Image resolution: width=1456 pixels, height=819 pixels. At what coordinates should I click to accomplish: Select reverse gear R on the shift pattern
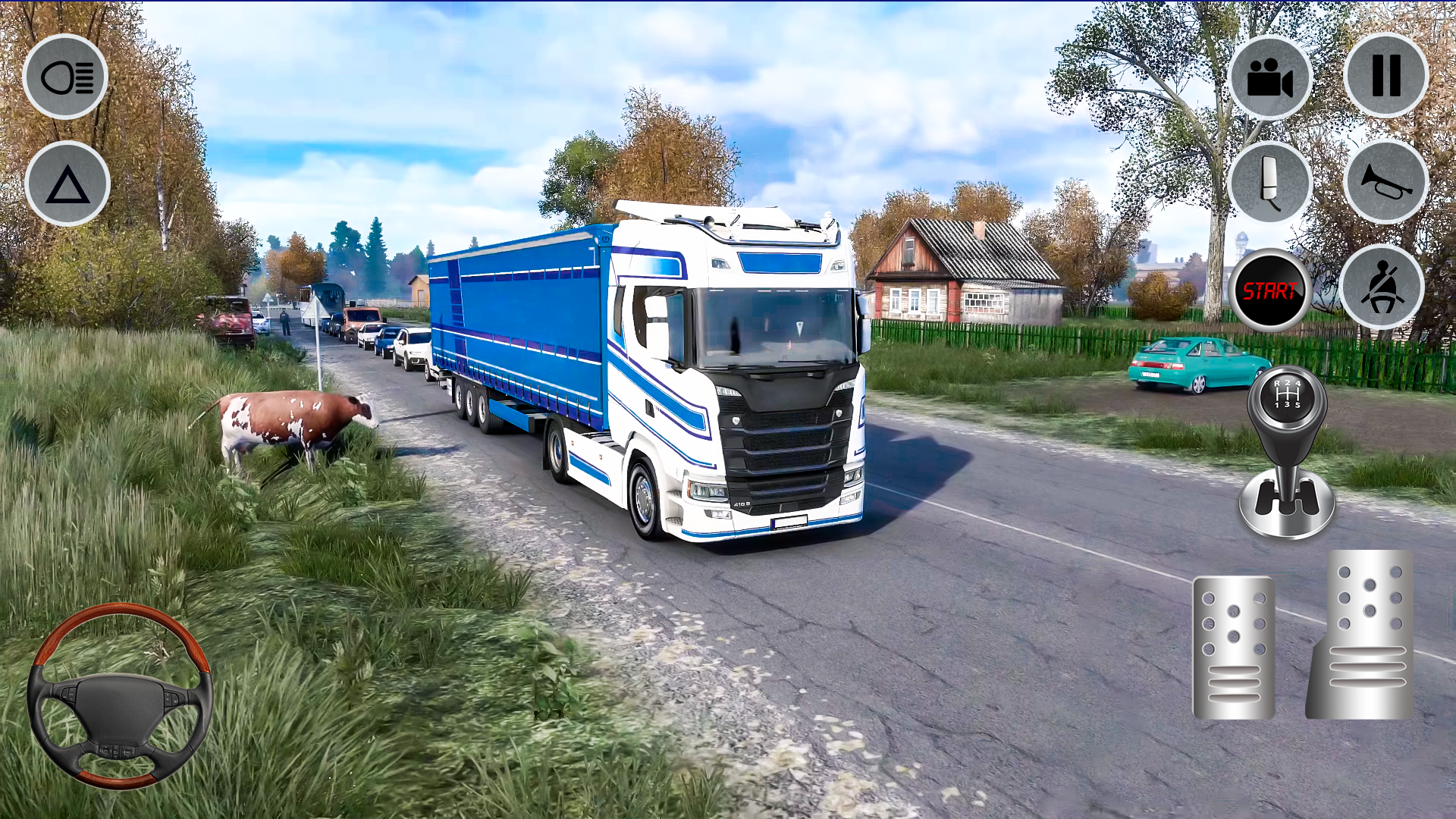pos(1278,384)
